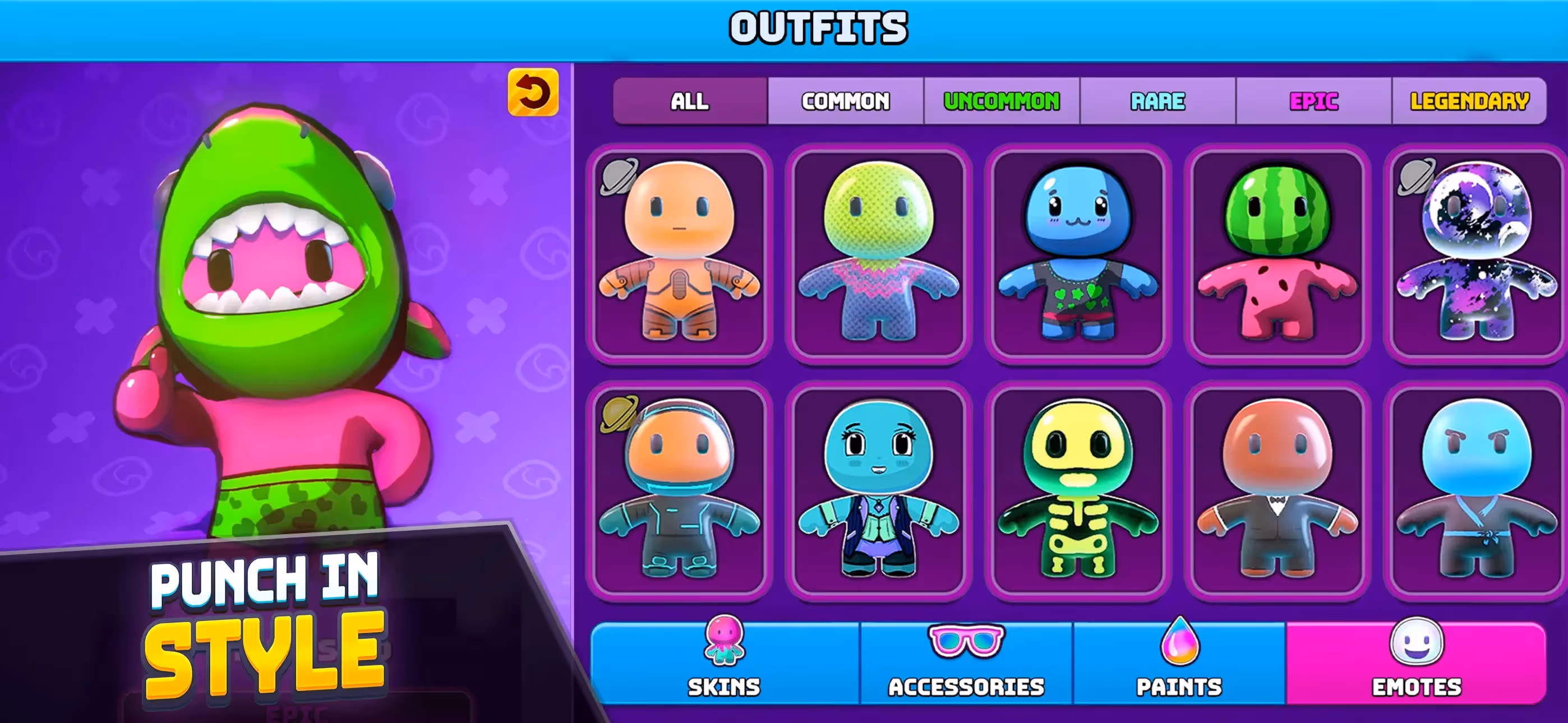Open the EPIC outfits tab
This screenshot has width=1568, height=723.
[1313, 101]
